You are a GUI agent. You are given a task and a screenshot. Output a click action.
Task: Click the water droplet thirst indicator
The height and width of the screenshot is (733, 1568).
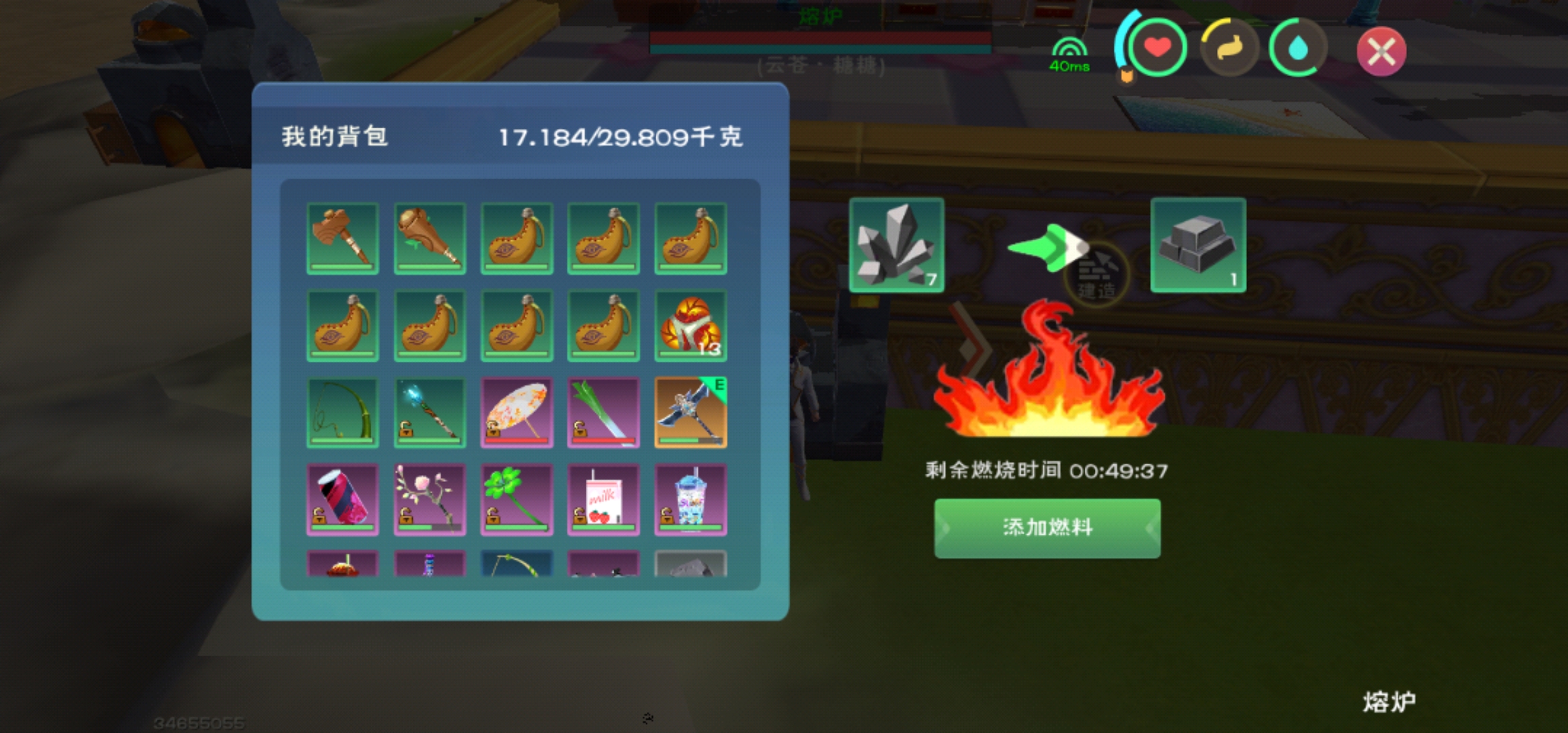point(1296,48)
